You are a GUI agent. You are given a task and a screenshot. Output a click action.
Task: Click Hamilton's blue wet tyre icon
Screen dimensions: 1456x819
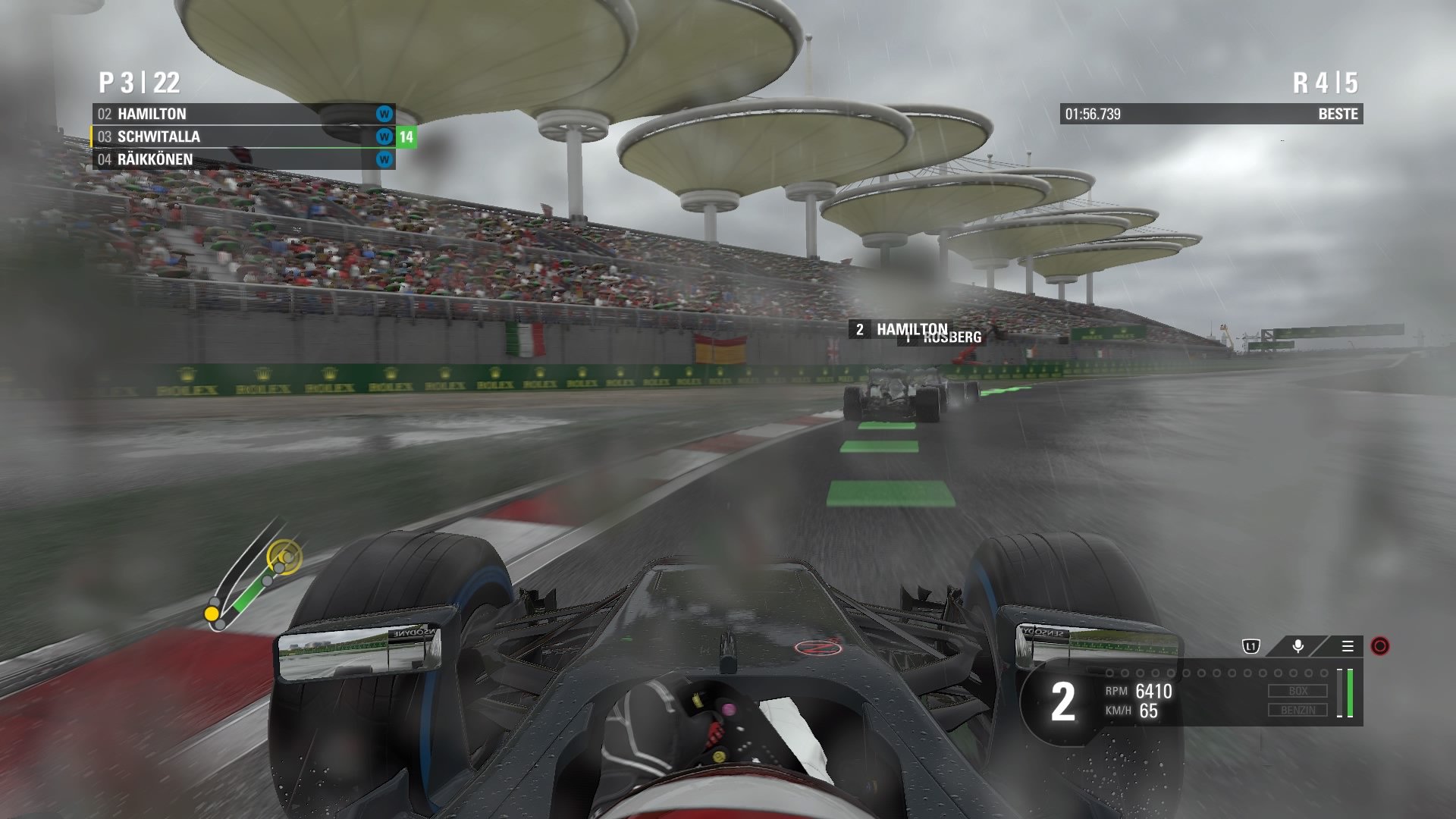(x=383, y=115)
